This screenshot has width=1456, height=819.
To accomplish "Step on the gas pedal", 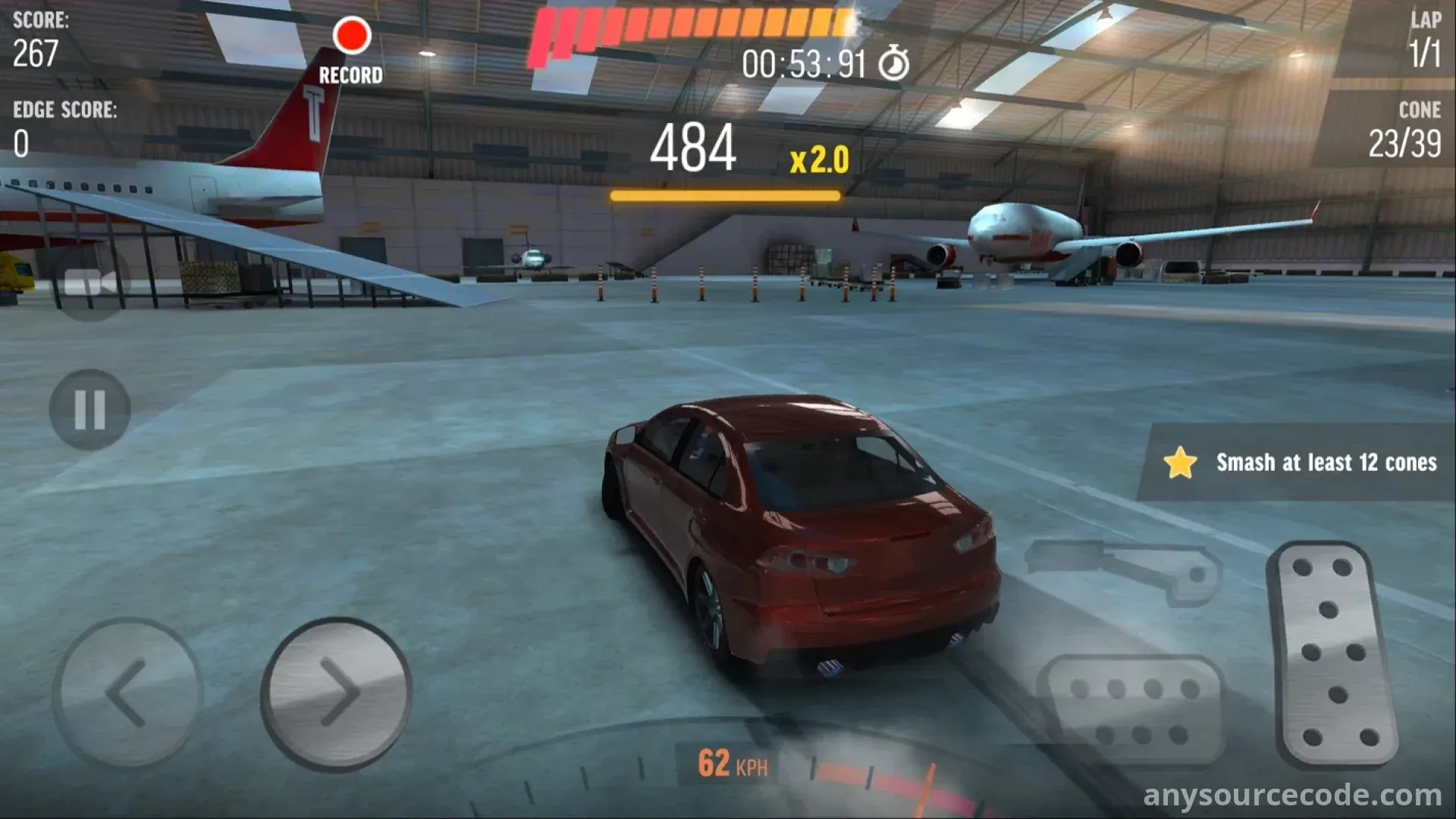I will pos(1334,654).
